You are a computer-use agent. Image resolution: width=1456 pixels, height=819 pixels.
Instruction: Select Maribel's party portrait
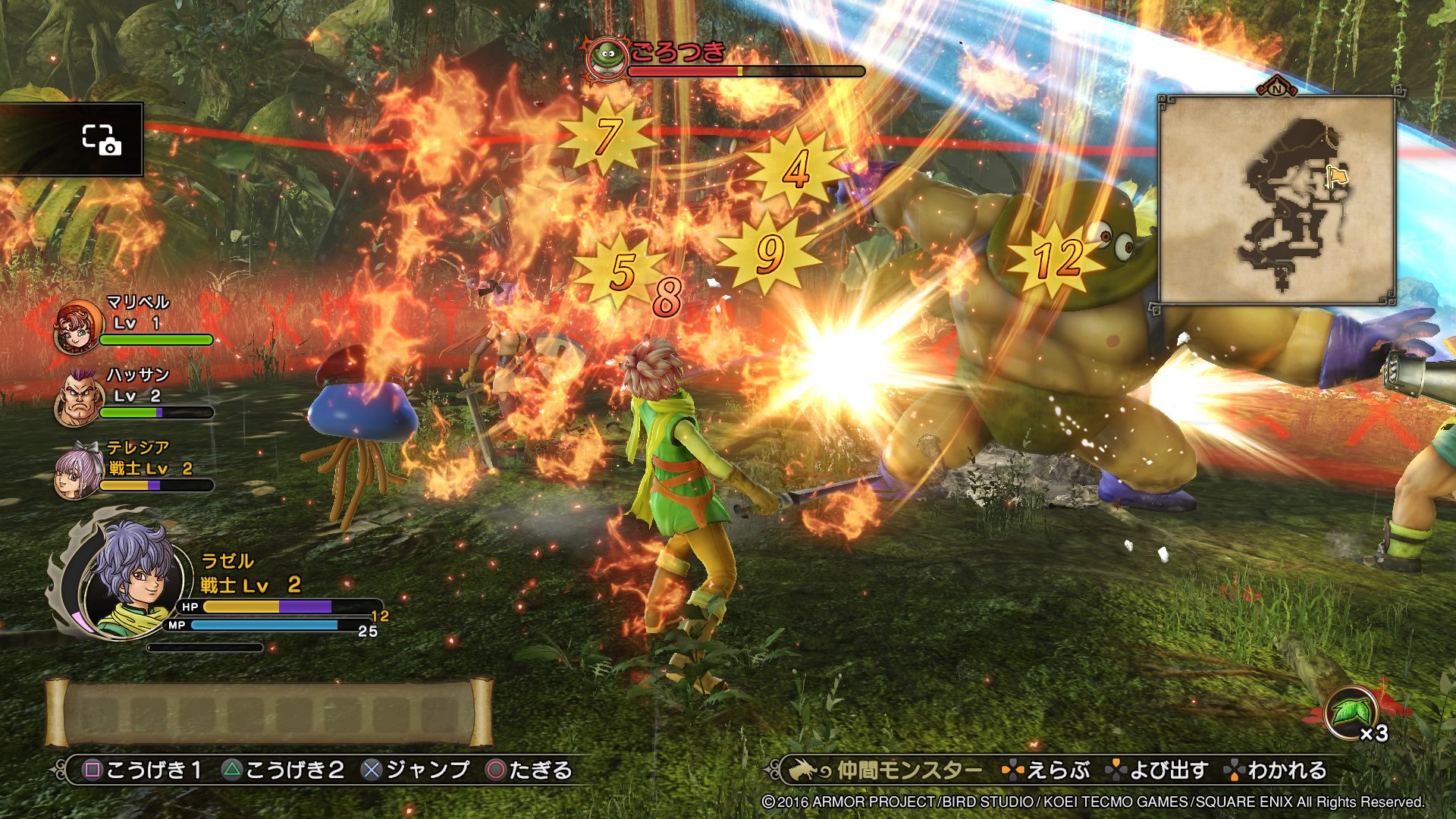tap(77, 326)
